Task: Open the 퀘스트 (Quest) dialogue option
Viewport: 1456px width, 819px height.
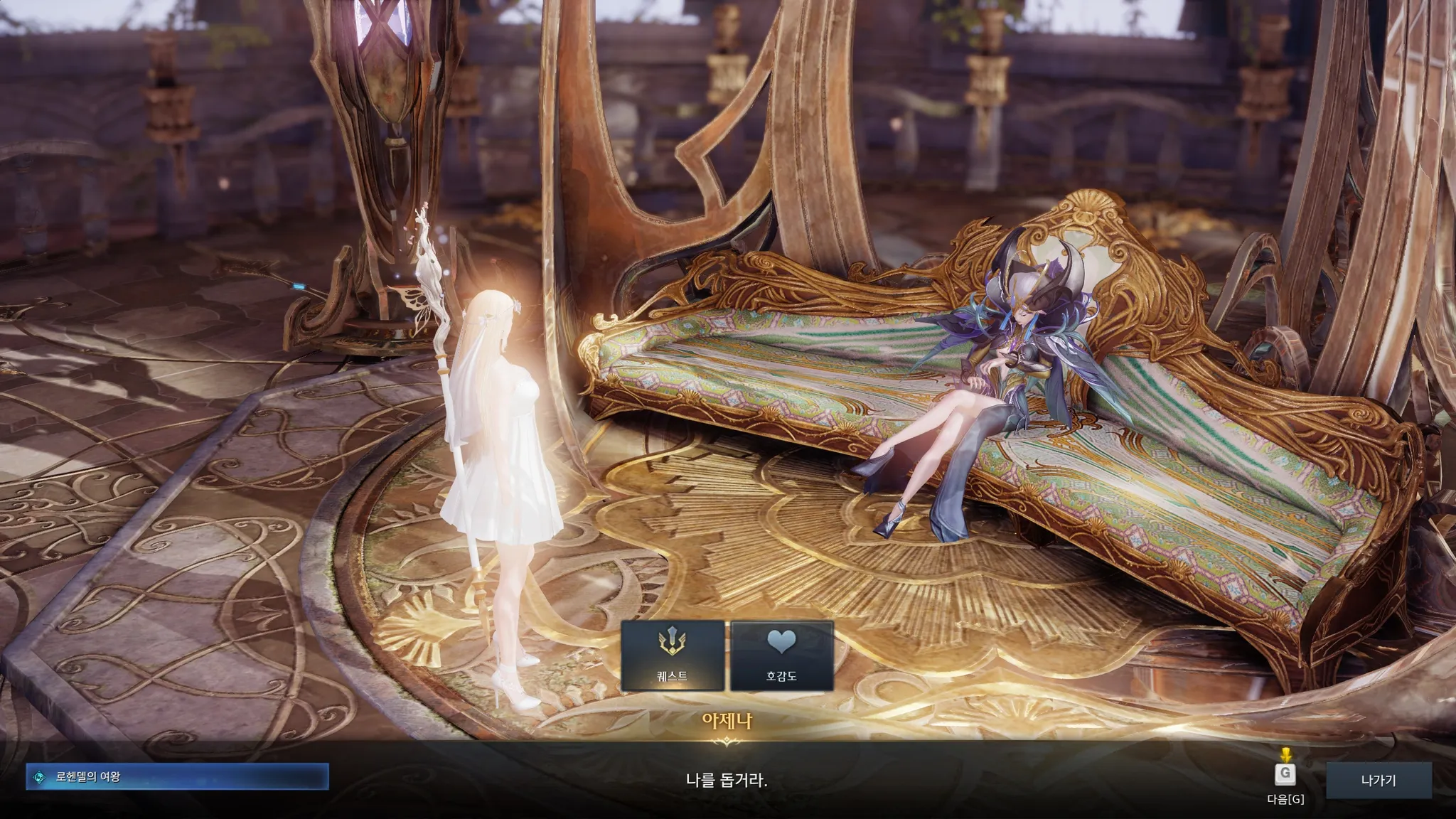Action: pos(673,655)
